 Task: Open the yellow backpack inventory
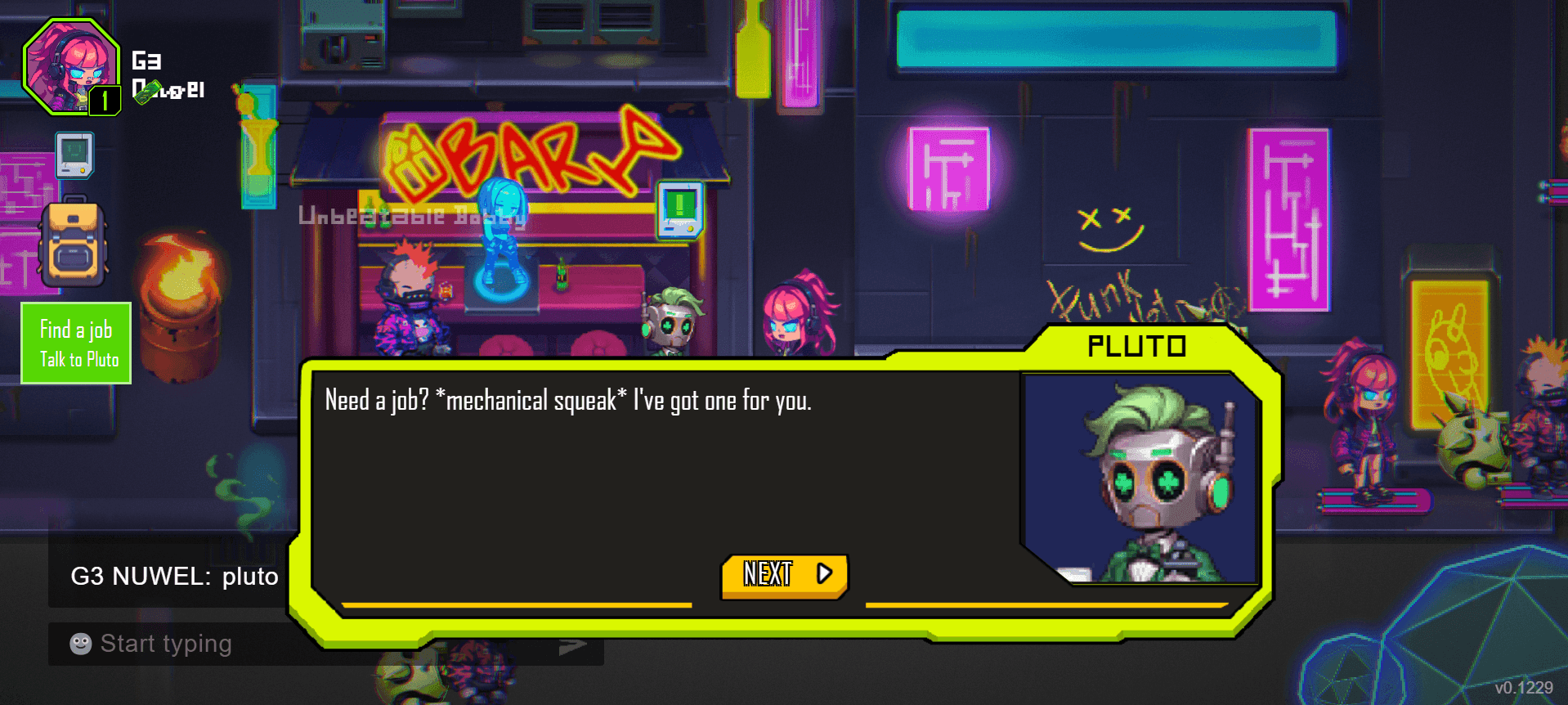74,245
